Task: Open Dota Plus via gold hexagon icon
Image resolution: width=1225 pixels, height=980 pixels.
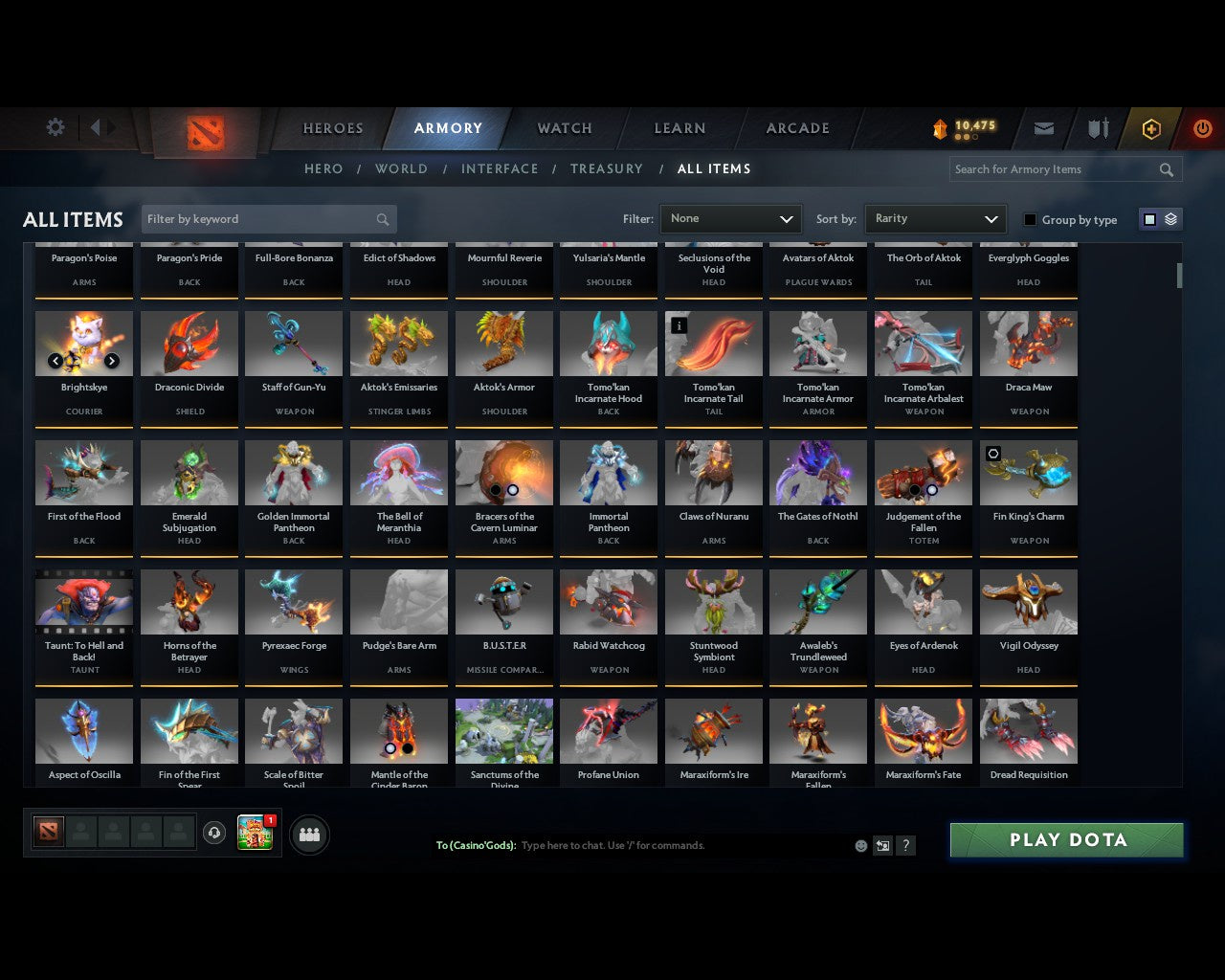Action: tap(1151, 127)
